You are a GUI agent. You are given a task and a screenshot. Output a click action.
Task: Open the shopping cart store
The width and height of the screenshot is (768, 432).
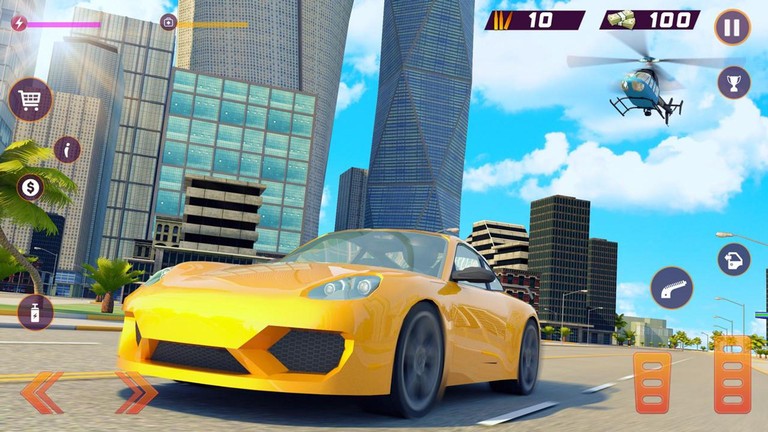tap(30, 99)
